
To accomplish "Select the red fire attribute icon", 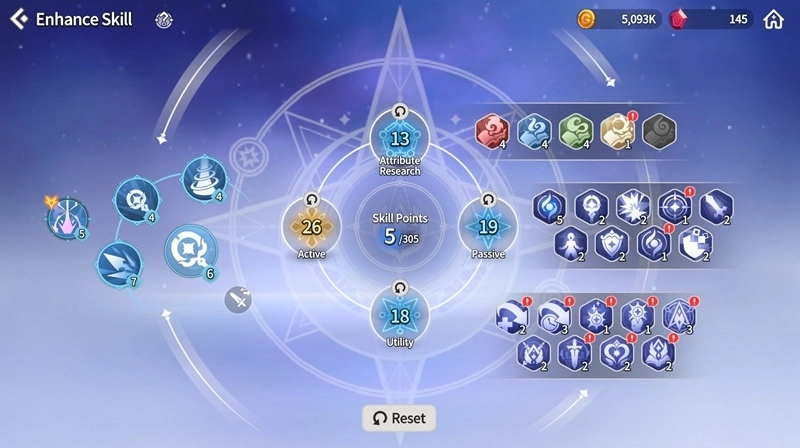I will pyautogui.click(x=492, y=130).
